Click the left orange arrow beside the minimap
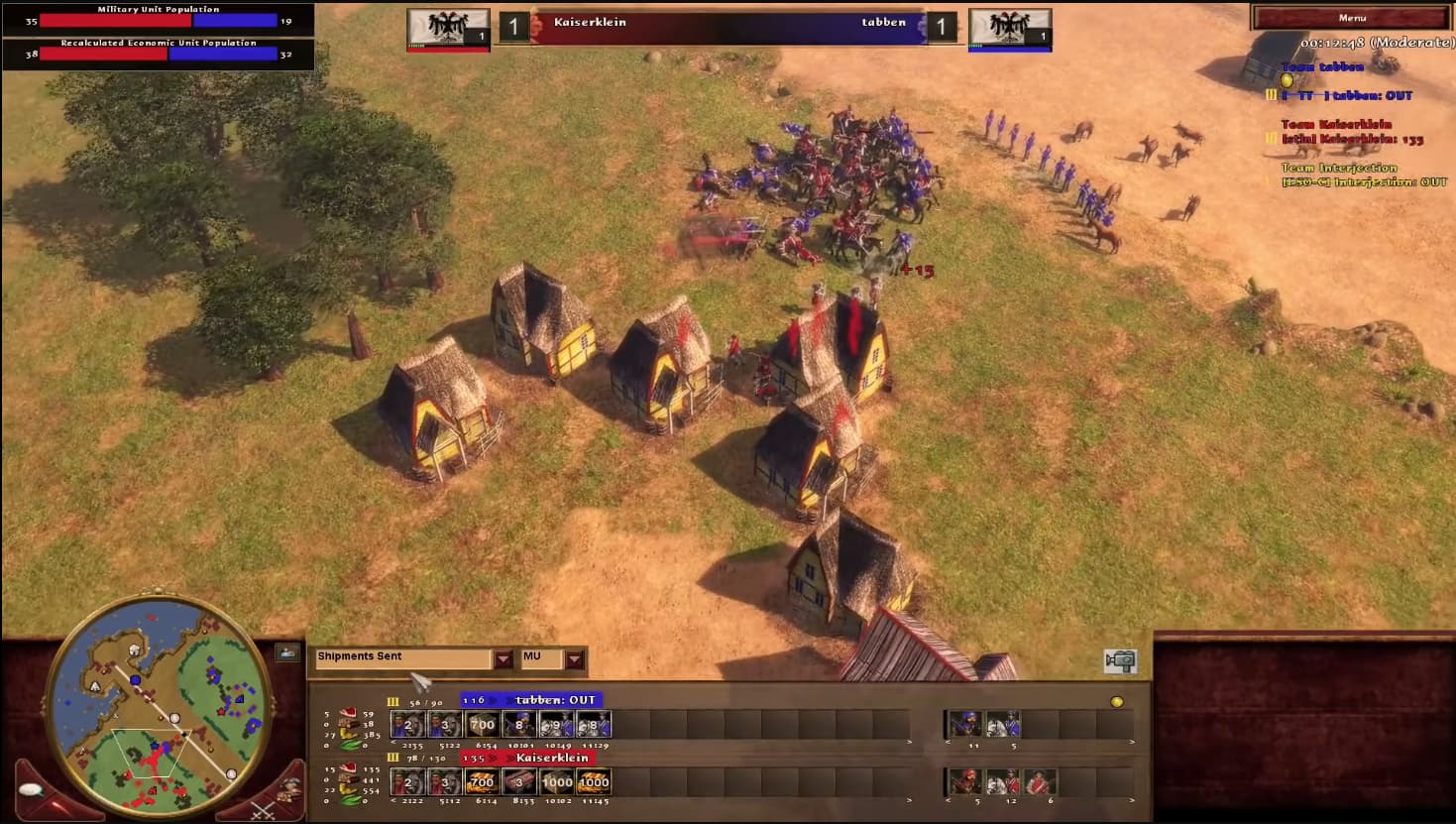The width and height of the screenshot is (1456, 824). pyautogui.click(x=31, y=788)
